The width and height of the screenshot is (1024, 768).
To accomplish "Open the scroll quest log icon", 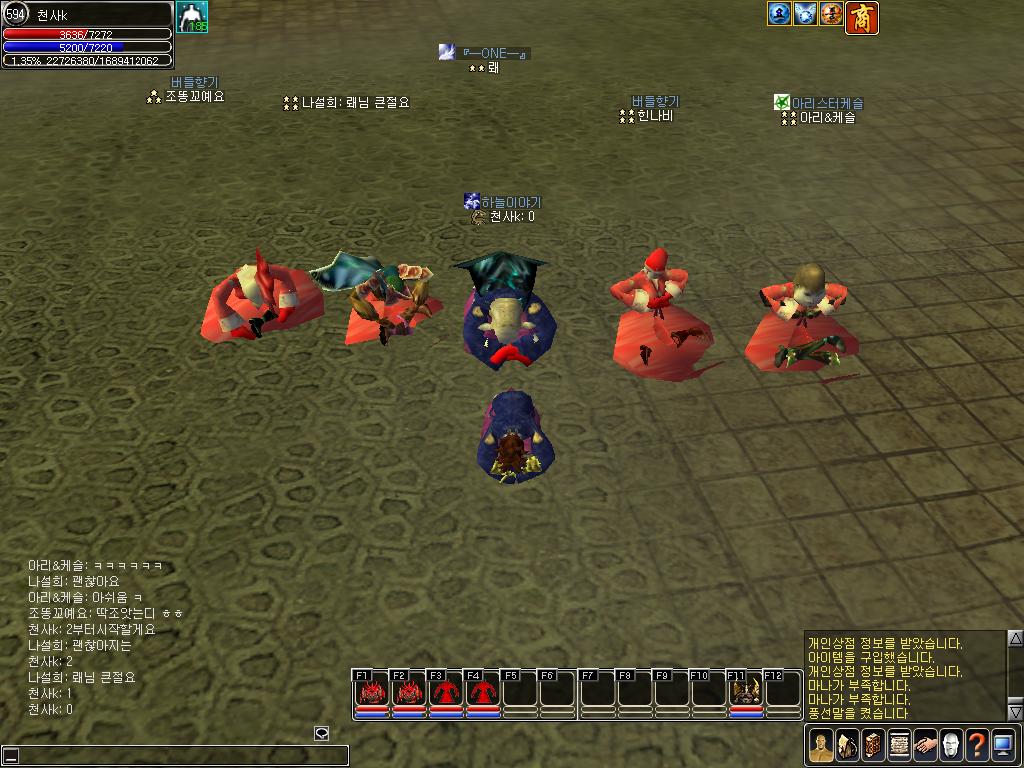I will pos(899,745).
